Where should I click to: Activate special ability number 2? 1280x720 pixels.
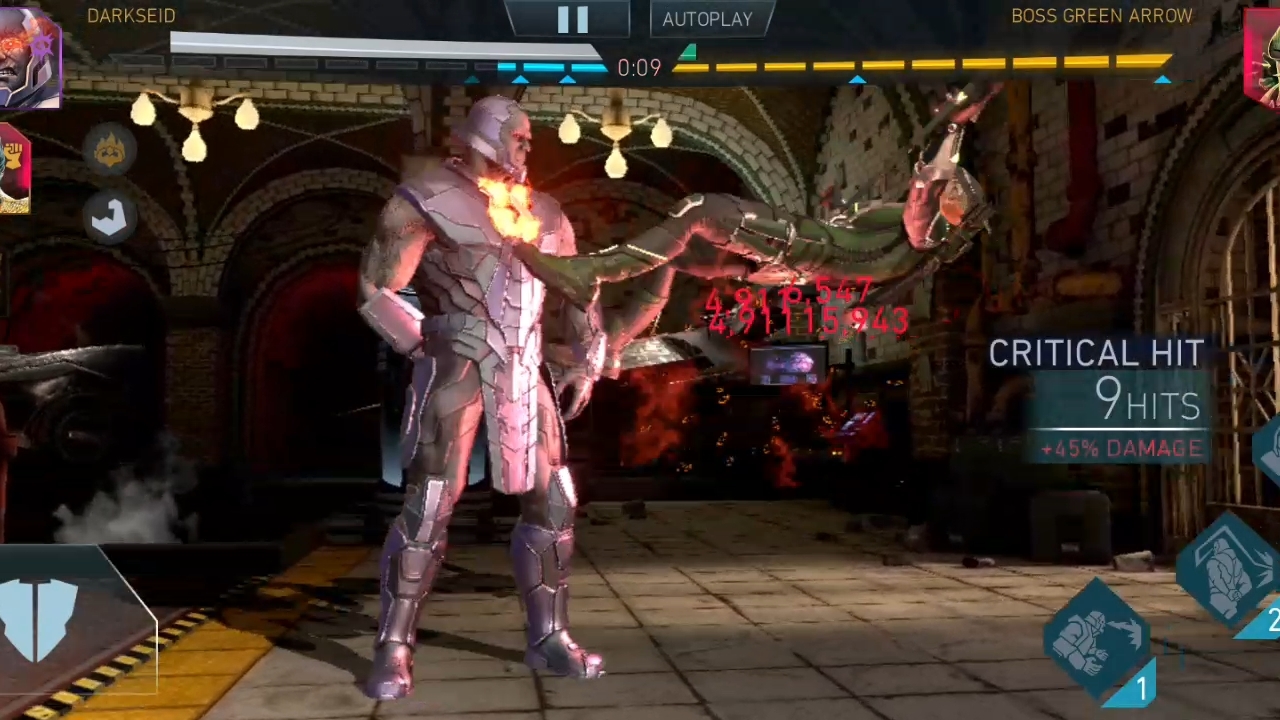coord(1232,572)
